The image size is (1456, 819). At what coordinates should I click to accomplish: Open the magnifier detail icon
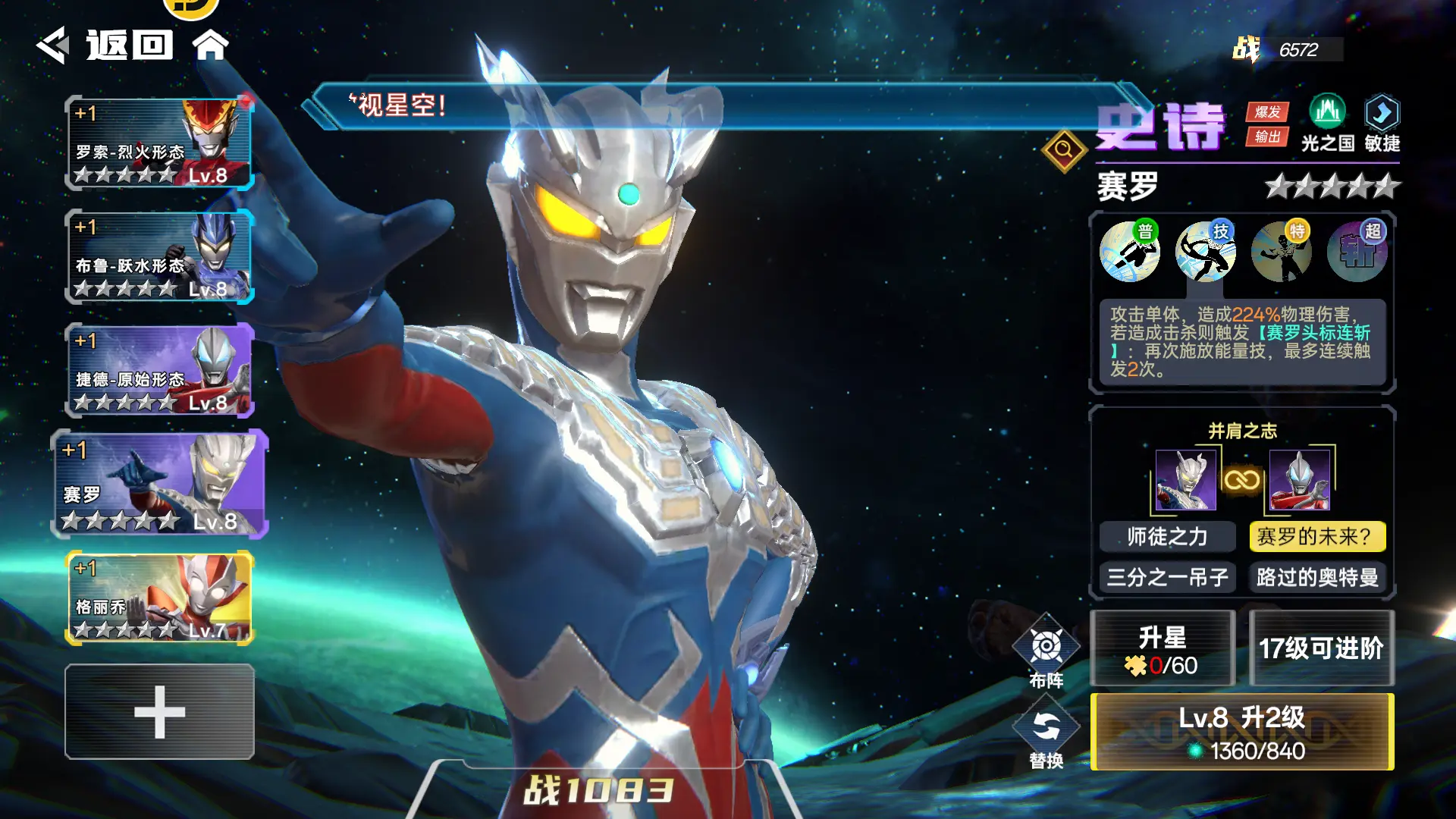click(x=1064, y=150)
